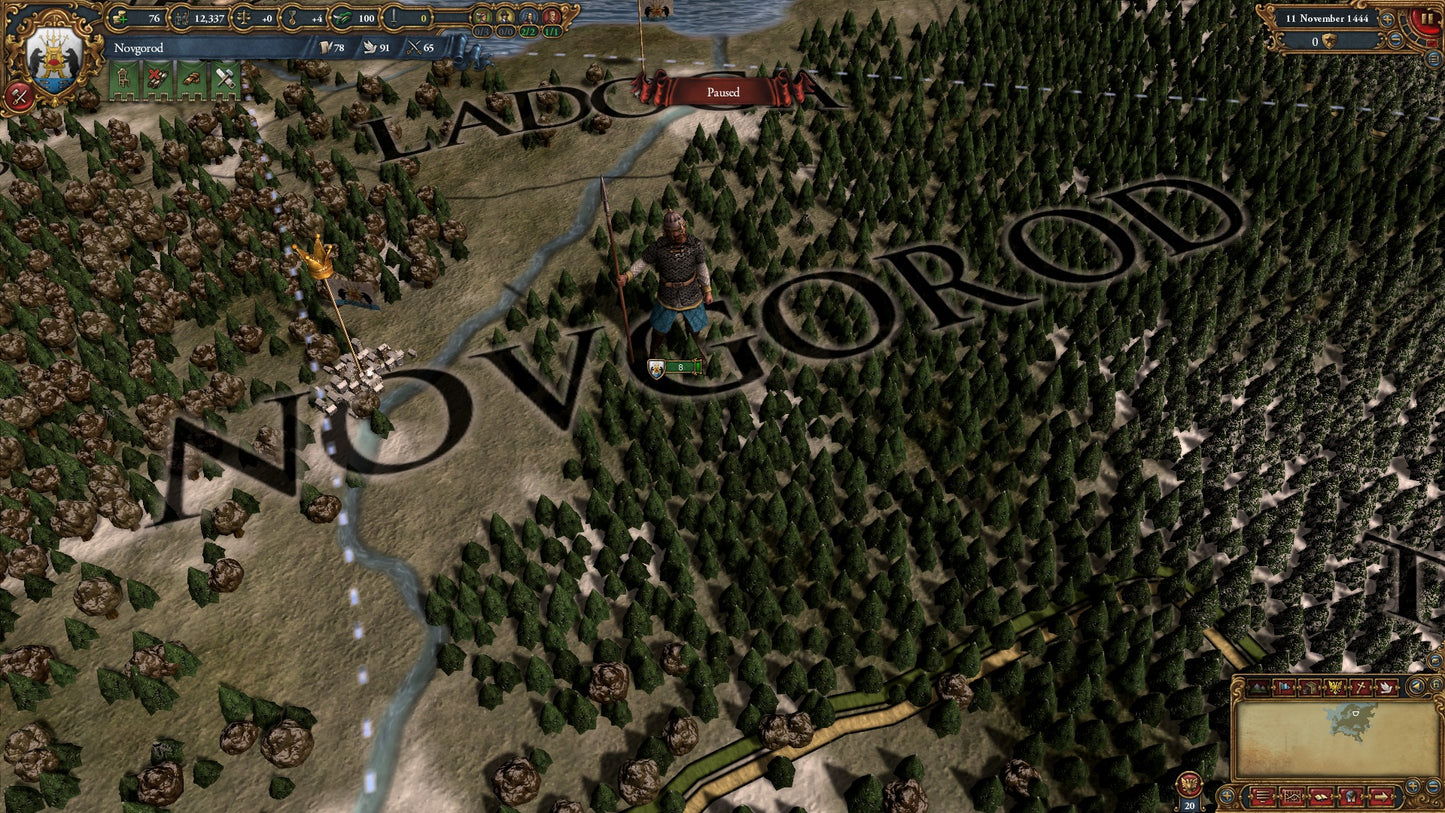Toggle the trade buildings map mode
1445x813 pixels.
tap(1310, 687)
